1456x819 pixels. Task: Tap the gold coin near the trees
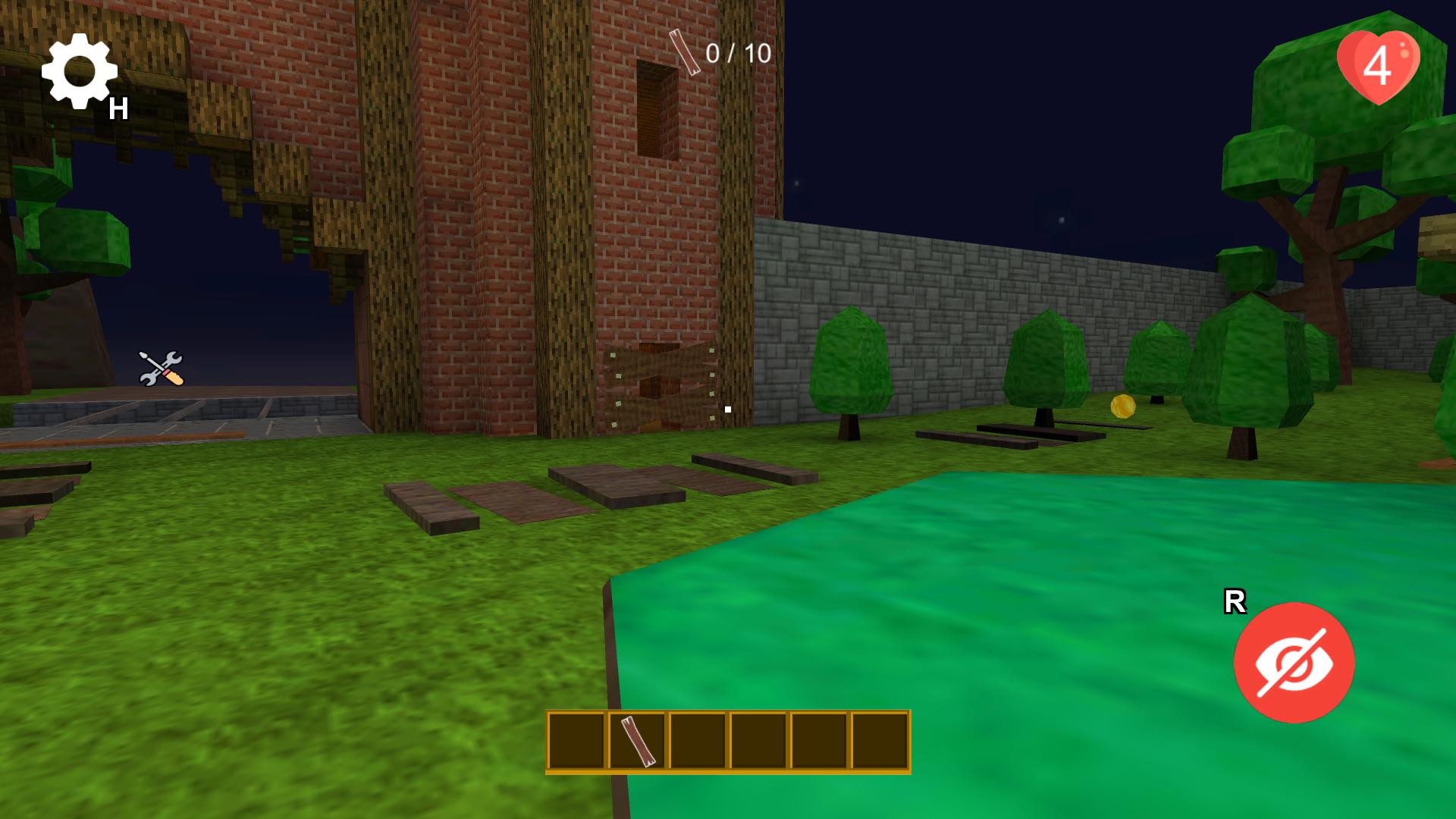pyautogui.click(x=1122, y=407)
